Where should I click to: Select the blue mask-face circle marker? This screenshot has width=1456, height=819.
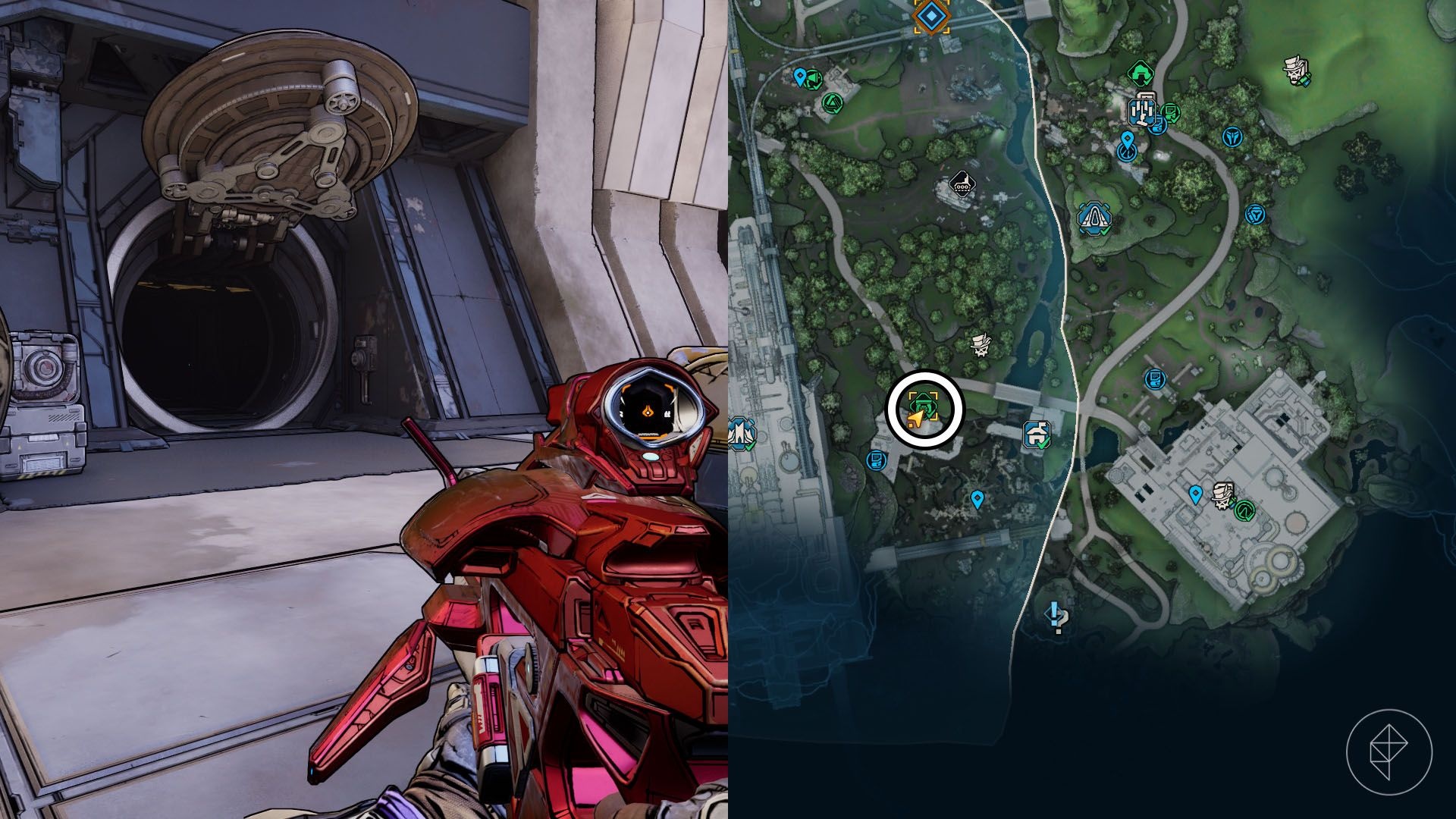pyautogui.click(x=1233, y=136)
